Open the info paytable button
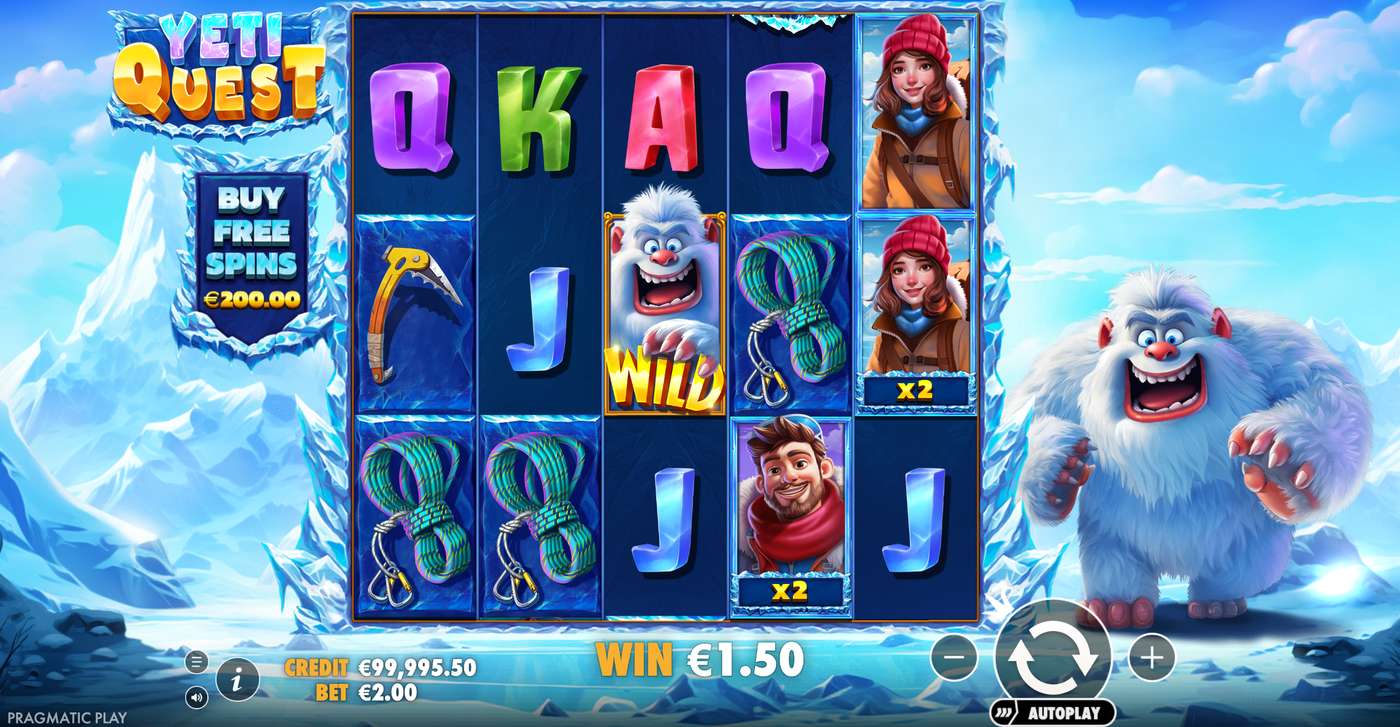The width and height of the screenshot is (1400, 727). pos(237,680)
